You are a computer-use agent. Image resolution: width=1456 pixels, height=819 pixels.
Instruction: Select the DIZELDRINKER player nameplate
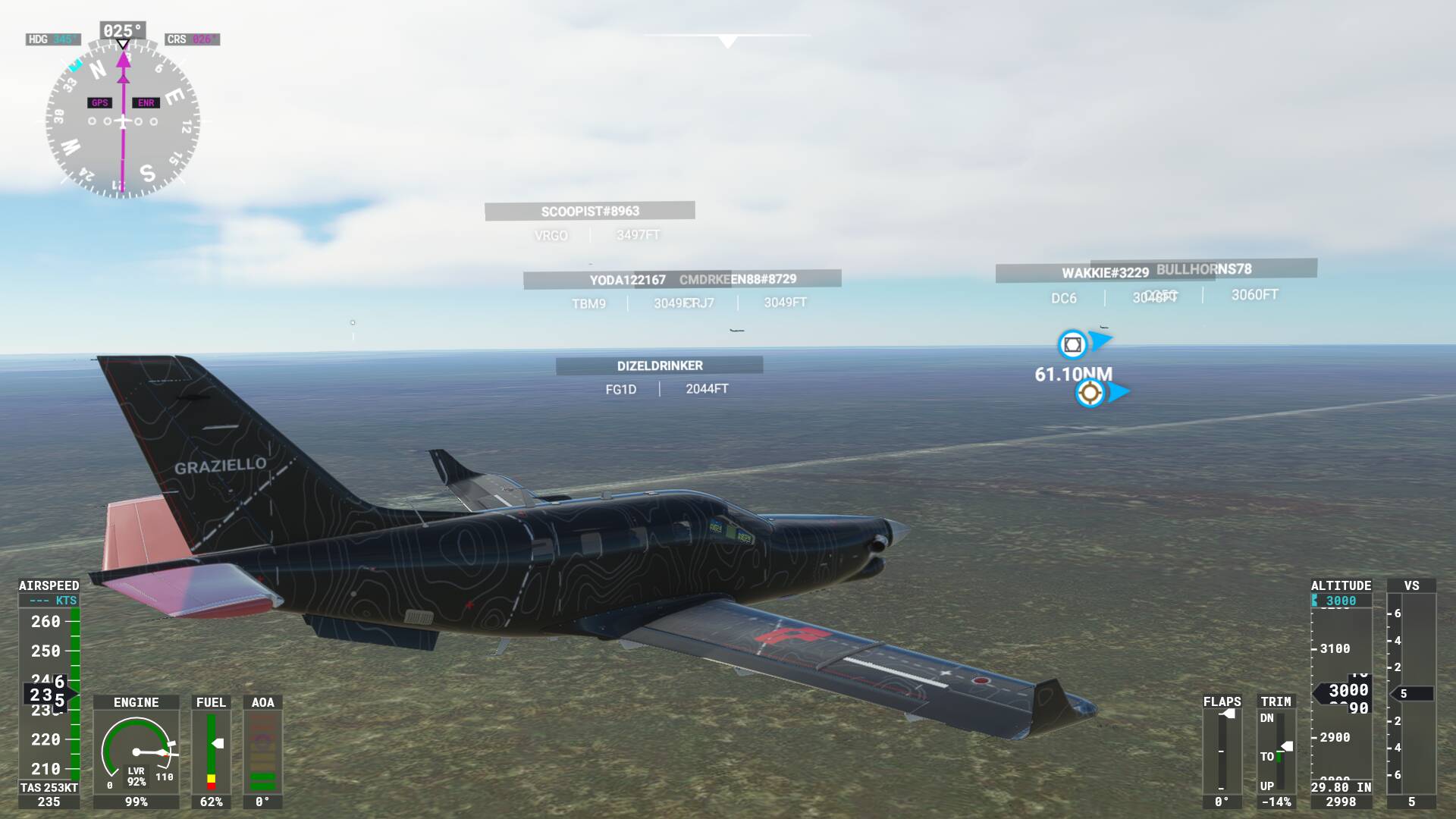(659, 366)
